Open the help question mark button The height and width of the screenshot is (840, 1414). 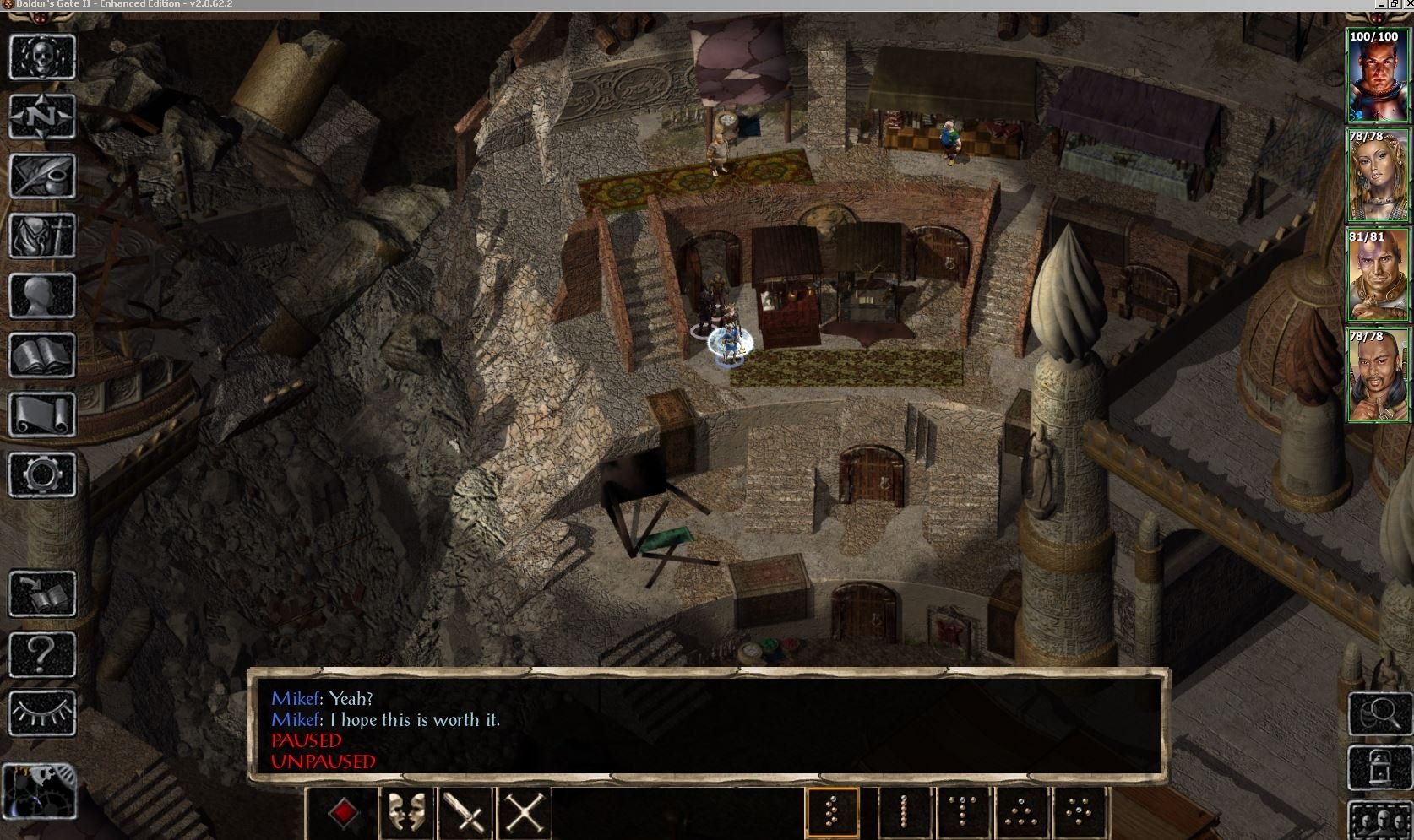(42, 653)
